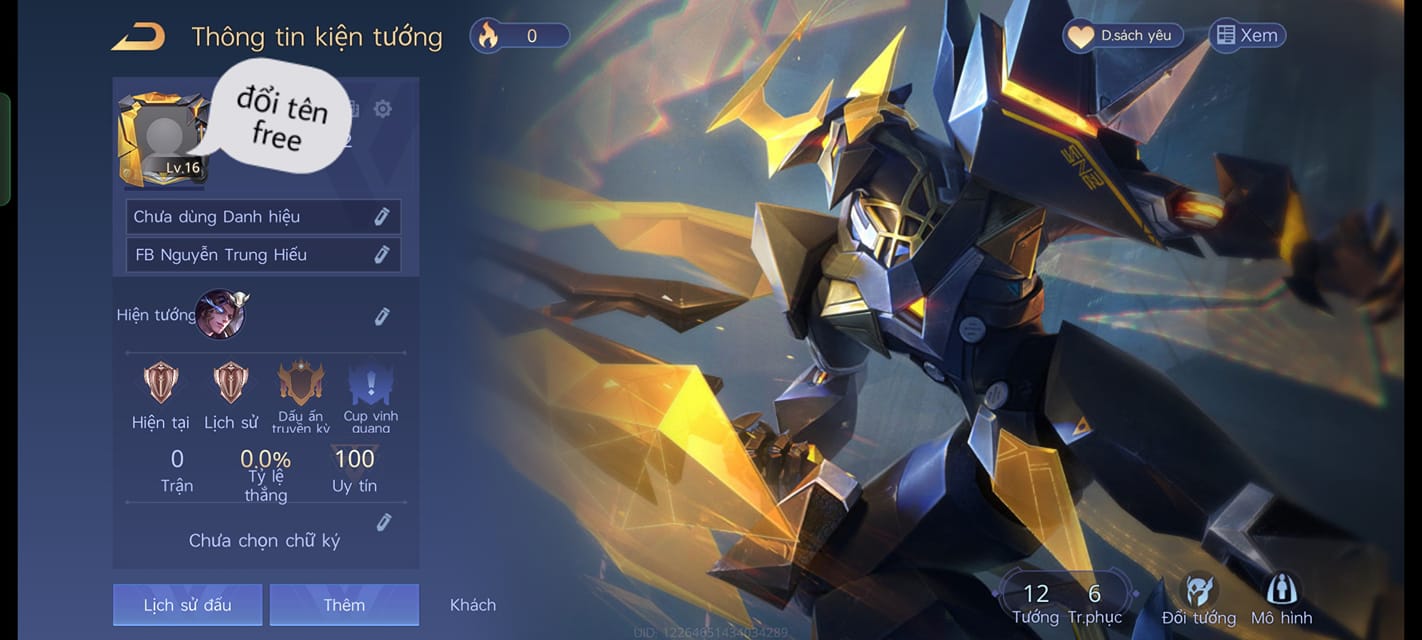
Task: Switch to the Thêm tab
Action: [x=344, y=605]
